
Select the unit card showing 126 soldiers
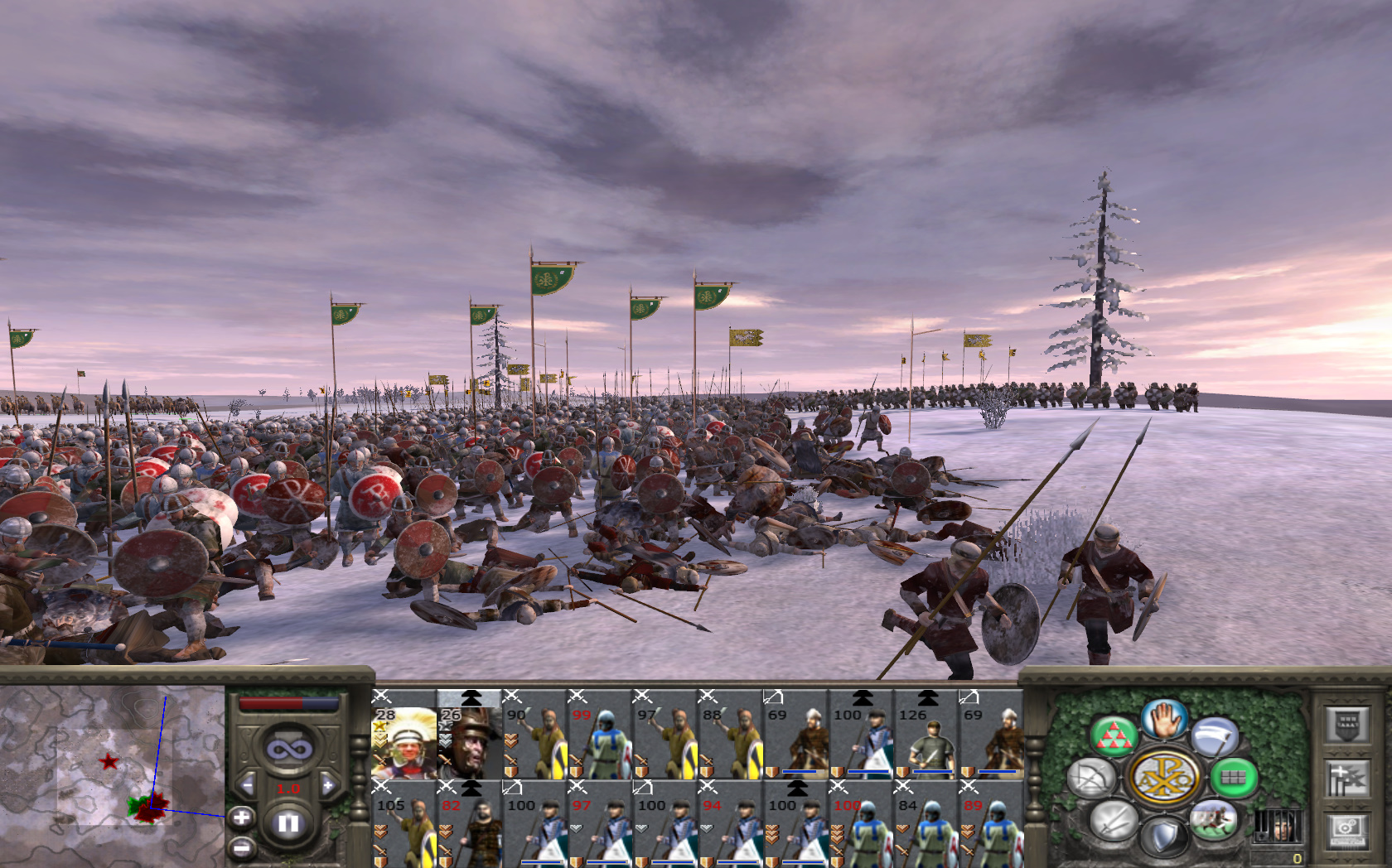pos(926,735)
